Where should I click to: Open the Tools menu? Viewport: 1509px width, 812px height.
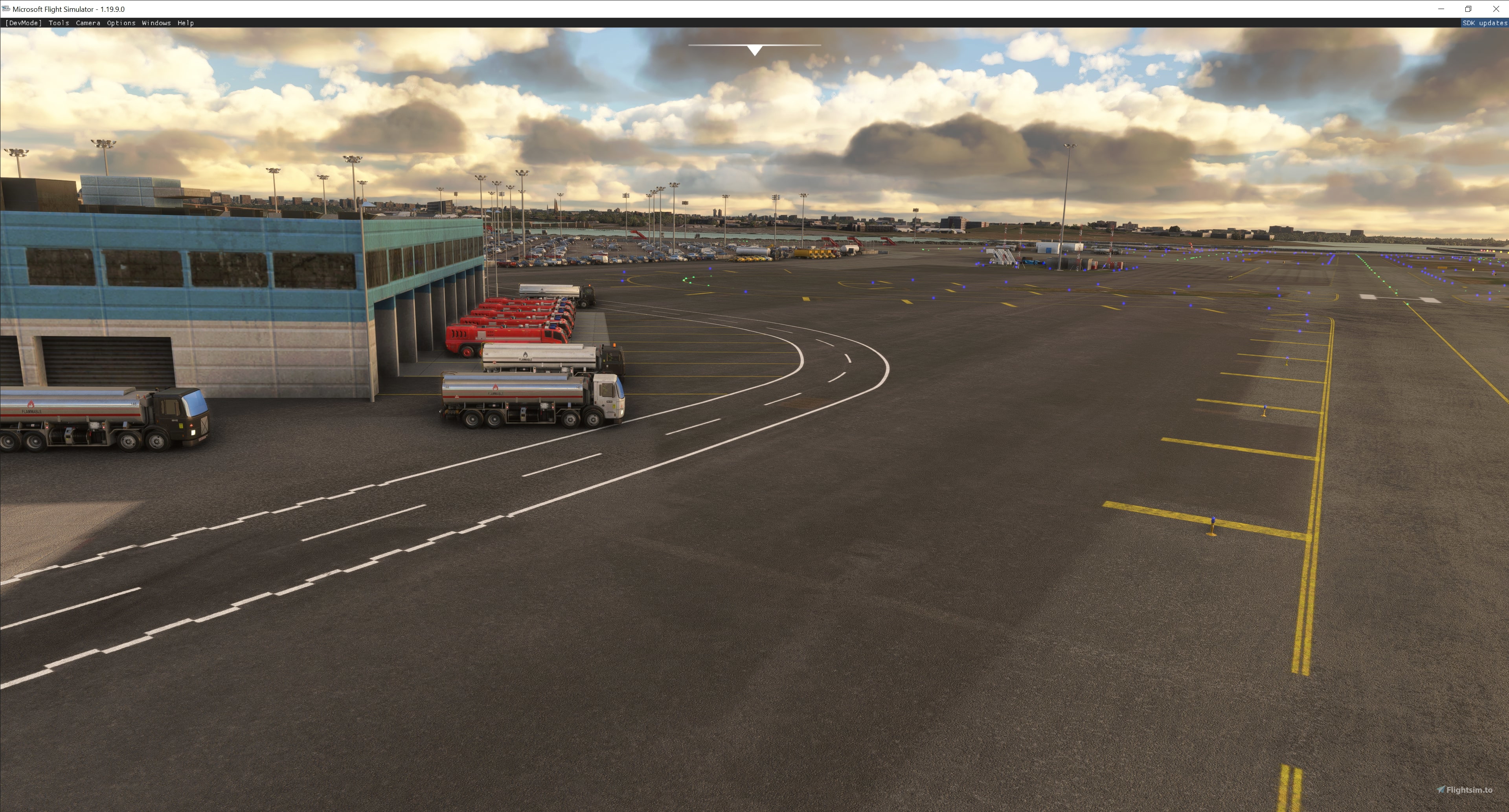click(59, 23)
